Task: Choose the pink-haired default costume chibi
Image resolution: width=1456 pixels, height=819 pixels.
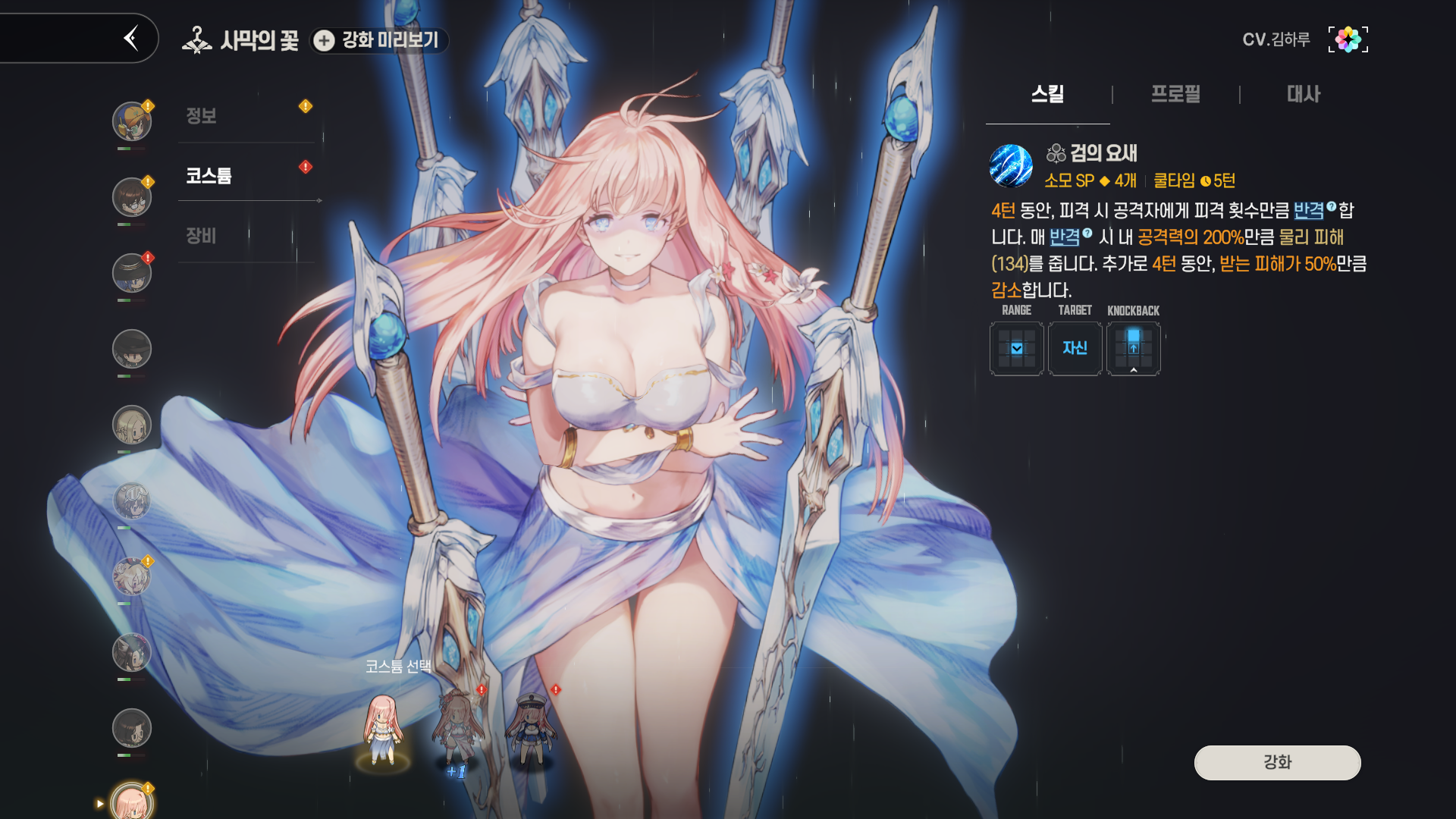Action: (383, 730)
